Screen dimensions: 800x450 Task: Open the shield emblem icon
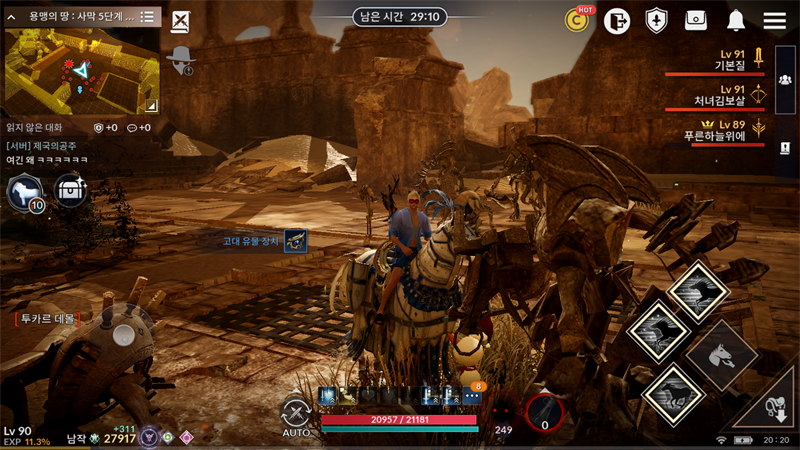tap(656, 20)
